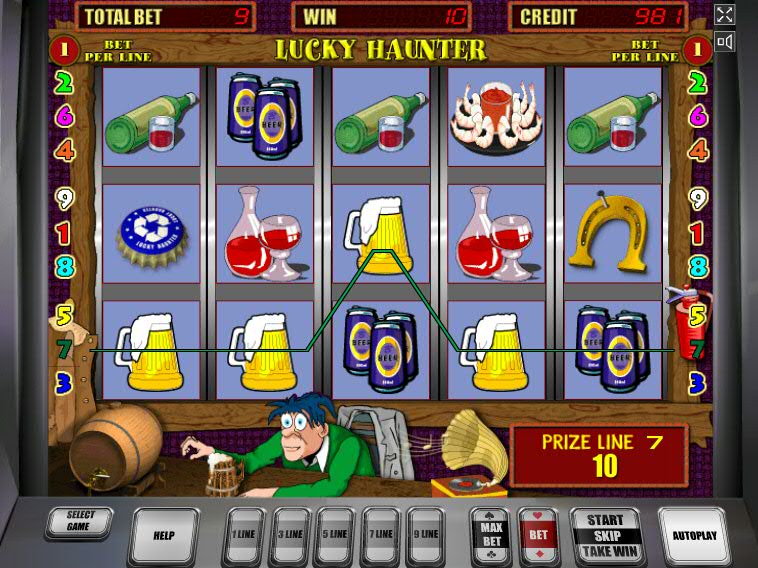Mute sound with the speaker icon
The image size is (758, 568).
(x=725, y=41)
